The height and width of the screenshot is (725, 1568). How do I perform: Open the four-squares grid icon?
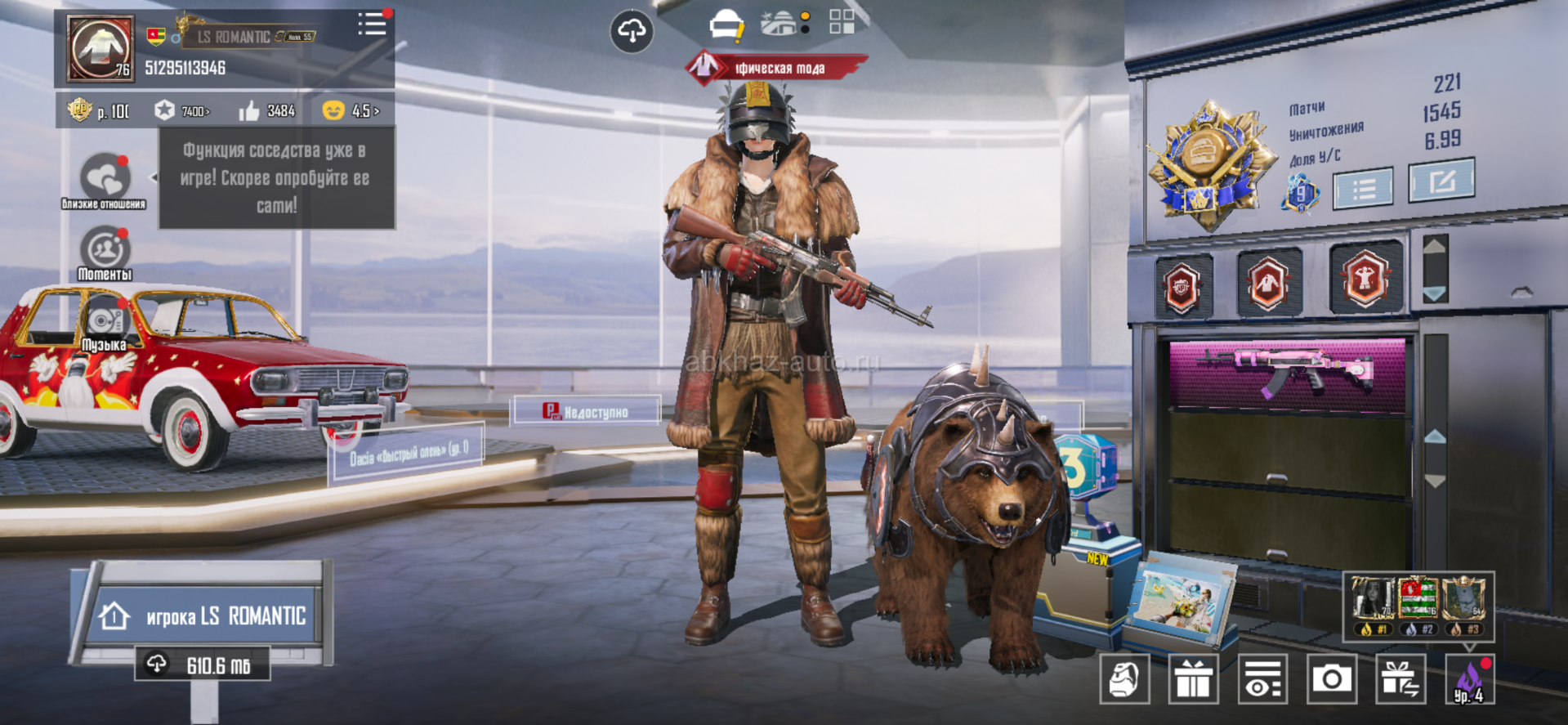[842, 22]
